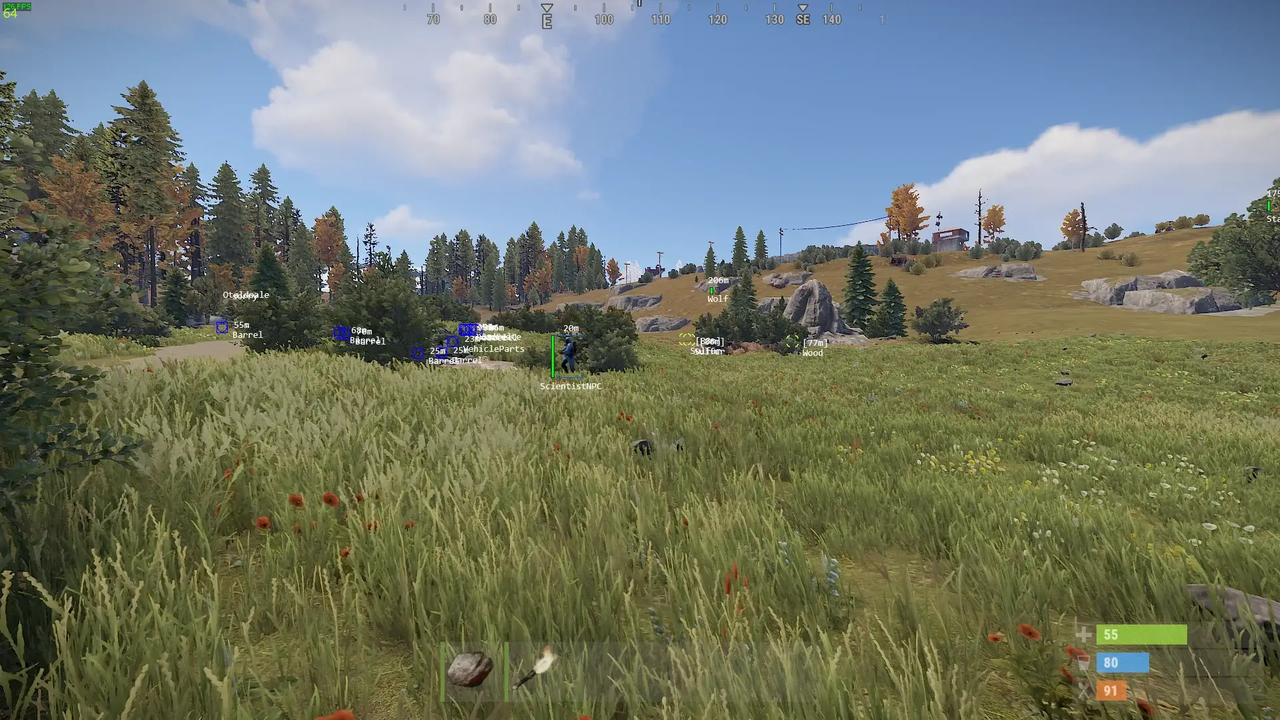
Task: Click the Wood 77m ESP label
Action: pyautogui.click(x=813, y=349)
